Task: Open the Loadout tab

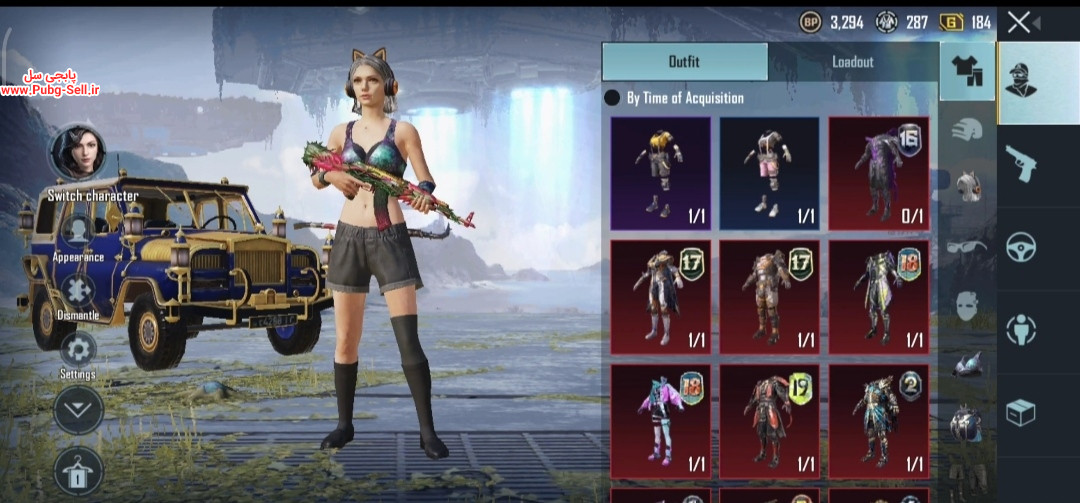Action: coord(852,62)
